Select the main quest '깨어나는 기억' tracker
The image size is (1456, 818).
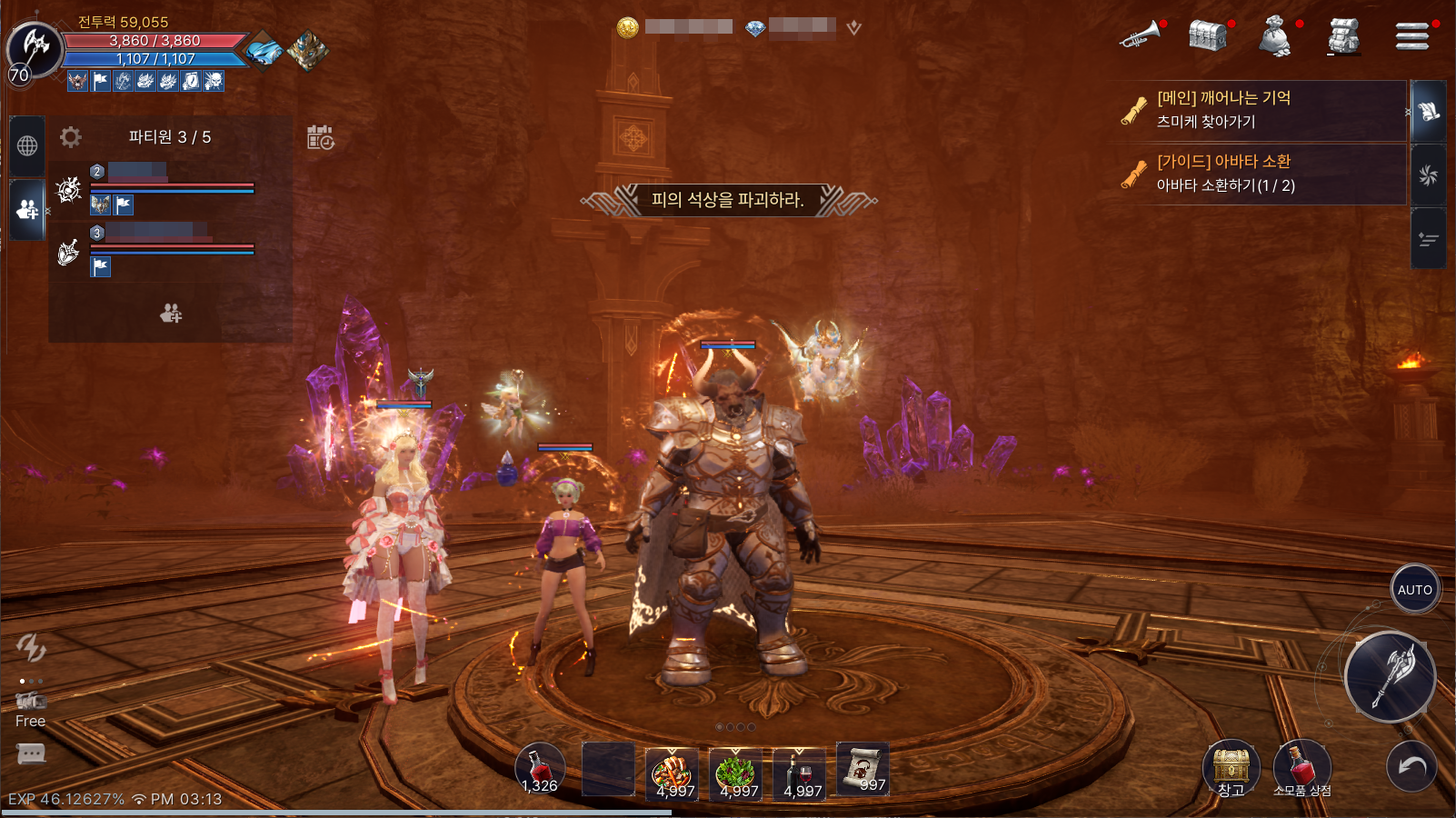(x=1257, y=110)
